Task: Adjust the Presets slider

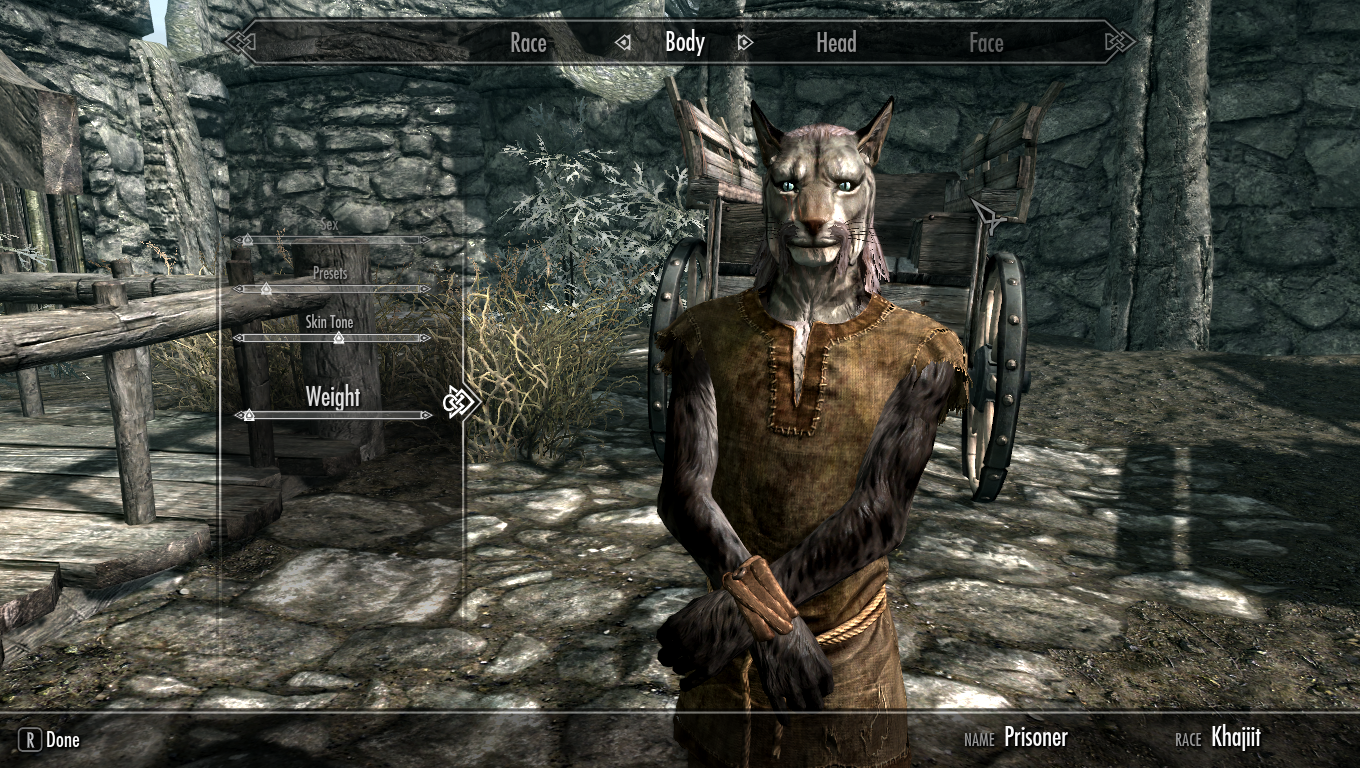Action: click(331, 289)
